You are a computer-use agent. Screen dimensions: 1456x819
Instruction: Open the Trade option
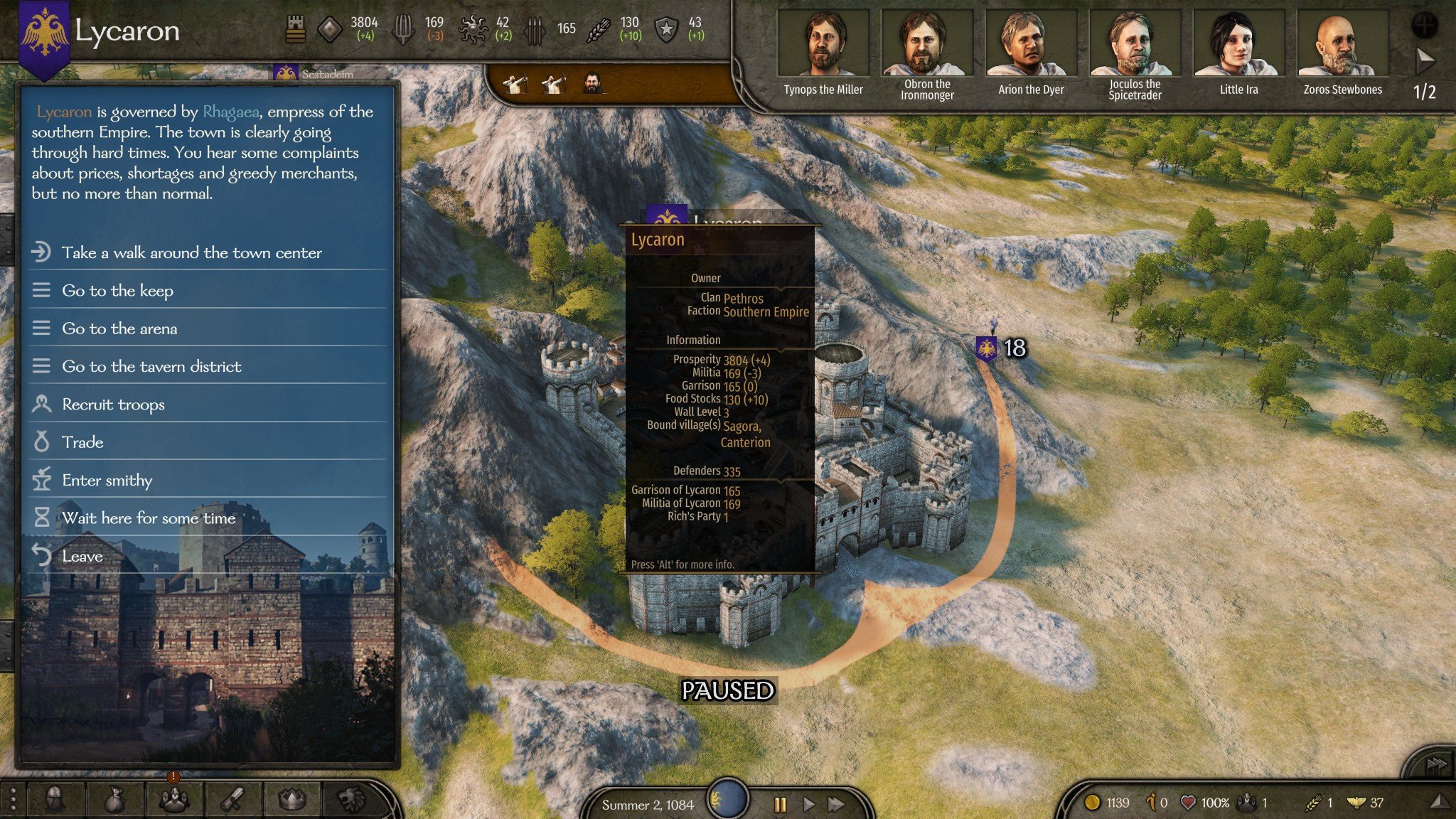[82, 442]
